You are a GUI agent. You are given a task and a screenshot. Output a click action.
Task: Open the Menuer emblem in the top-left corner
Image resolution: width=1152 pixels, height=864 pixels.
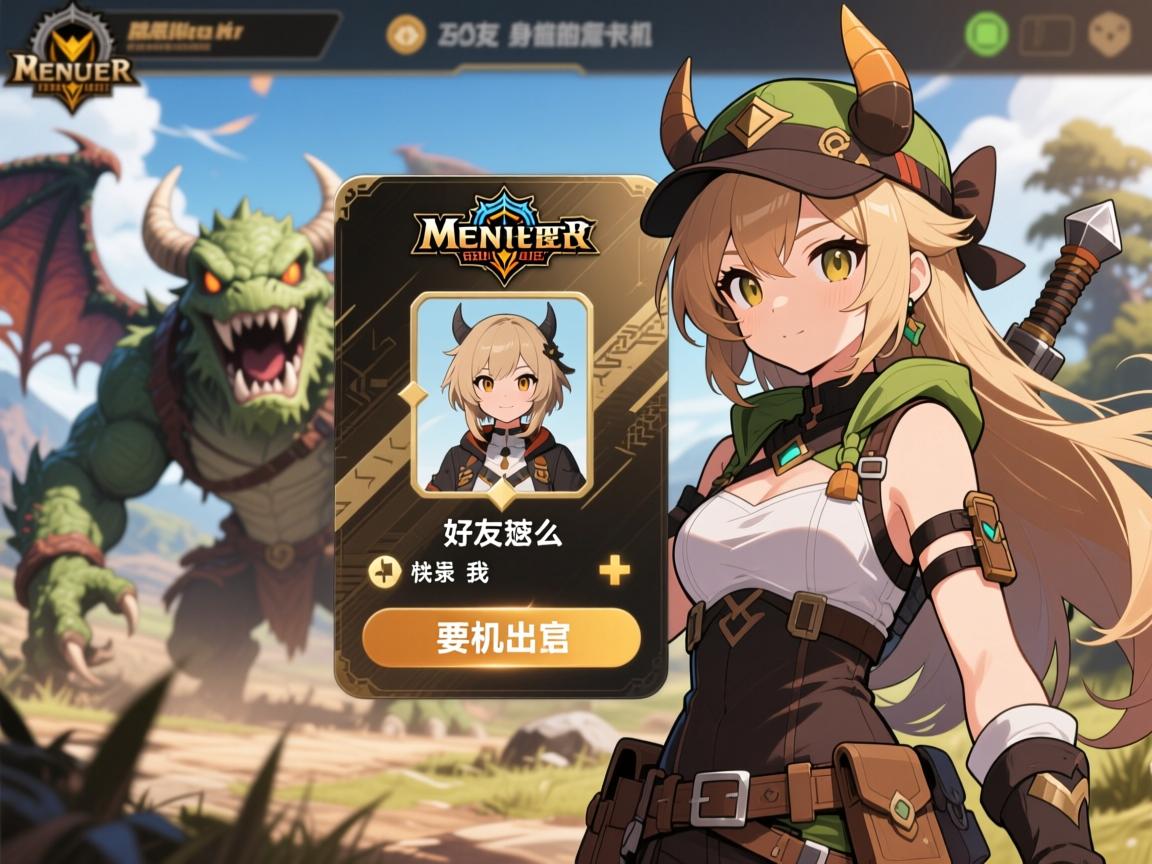tap(70, 60)
